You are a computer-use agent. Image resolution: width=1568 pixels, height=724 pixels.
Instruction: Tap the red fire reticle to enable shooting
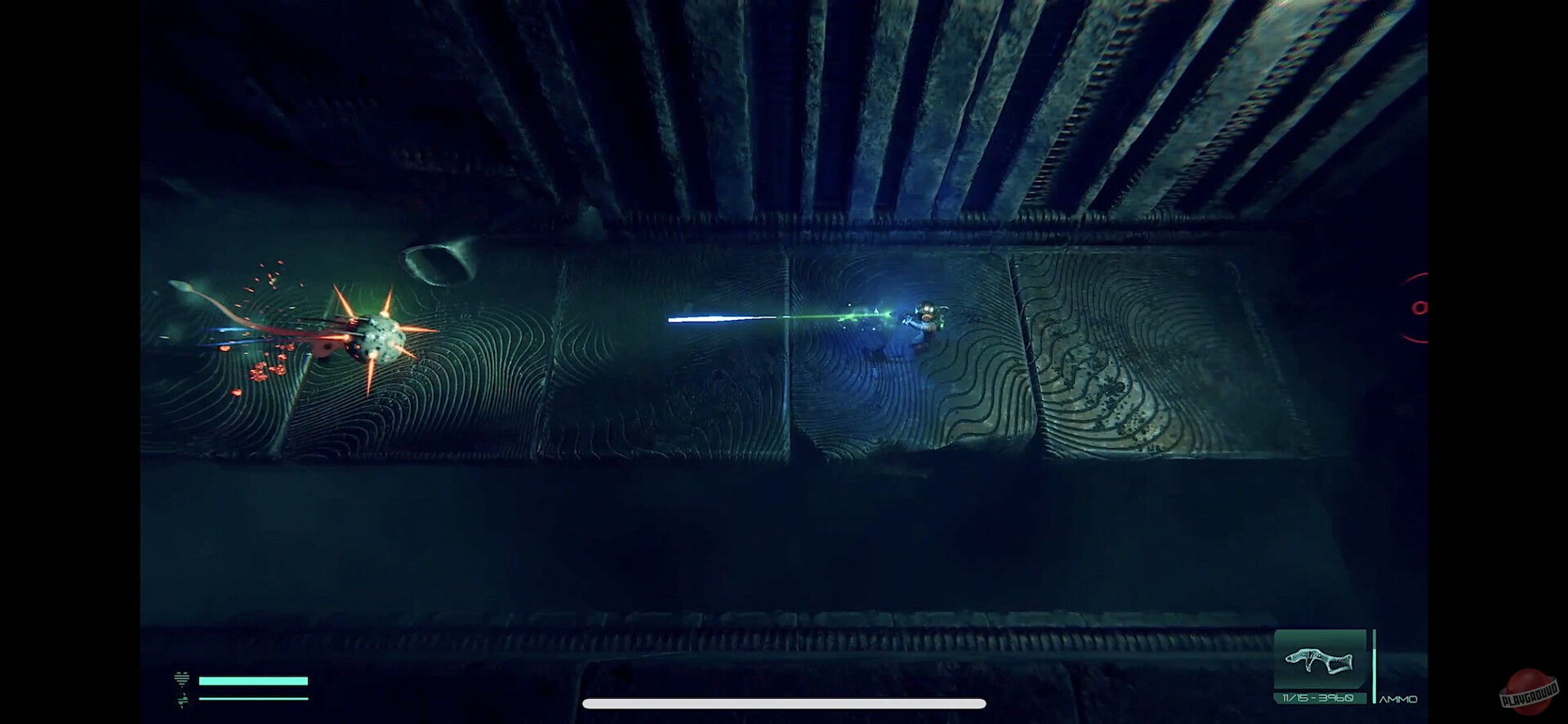point(1422,308)
